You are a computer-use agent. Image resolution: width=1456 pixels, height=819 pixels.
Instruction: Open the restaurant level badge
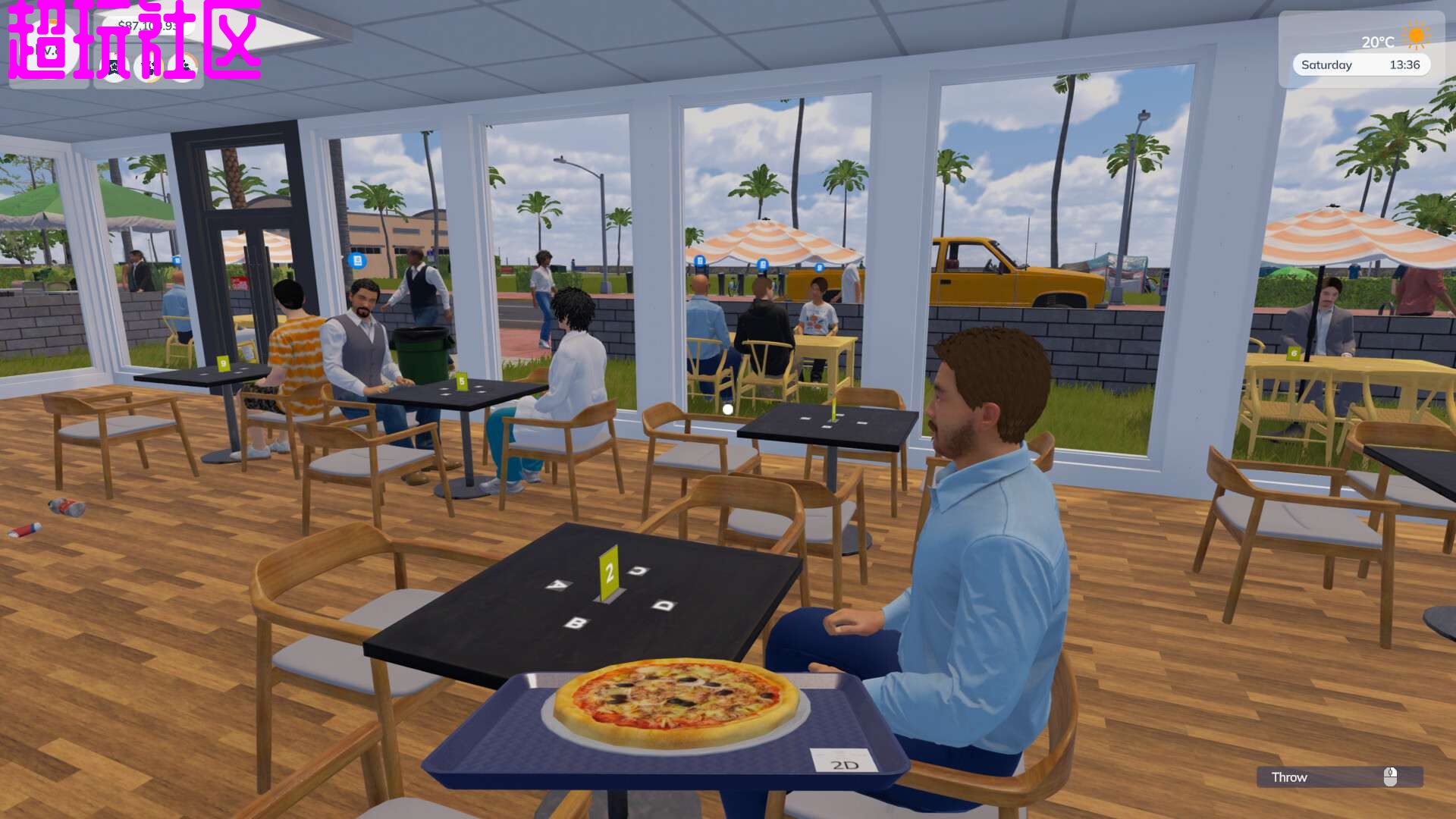click(x=49, y=52)
